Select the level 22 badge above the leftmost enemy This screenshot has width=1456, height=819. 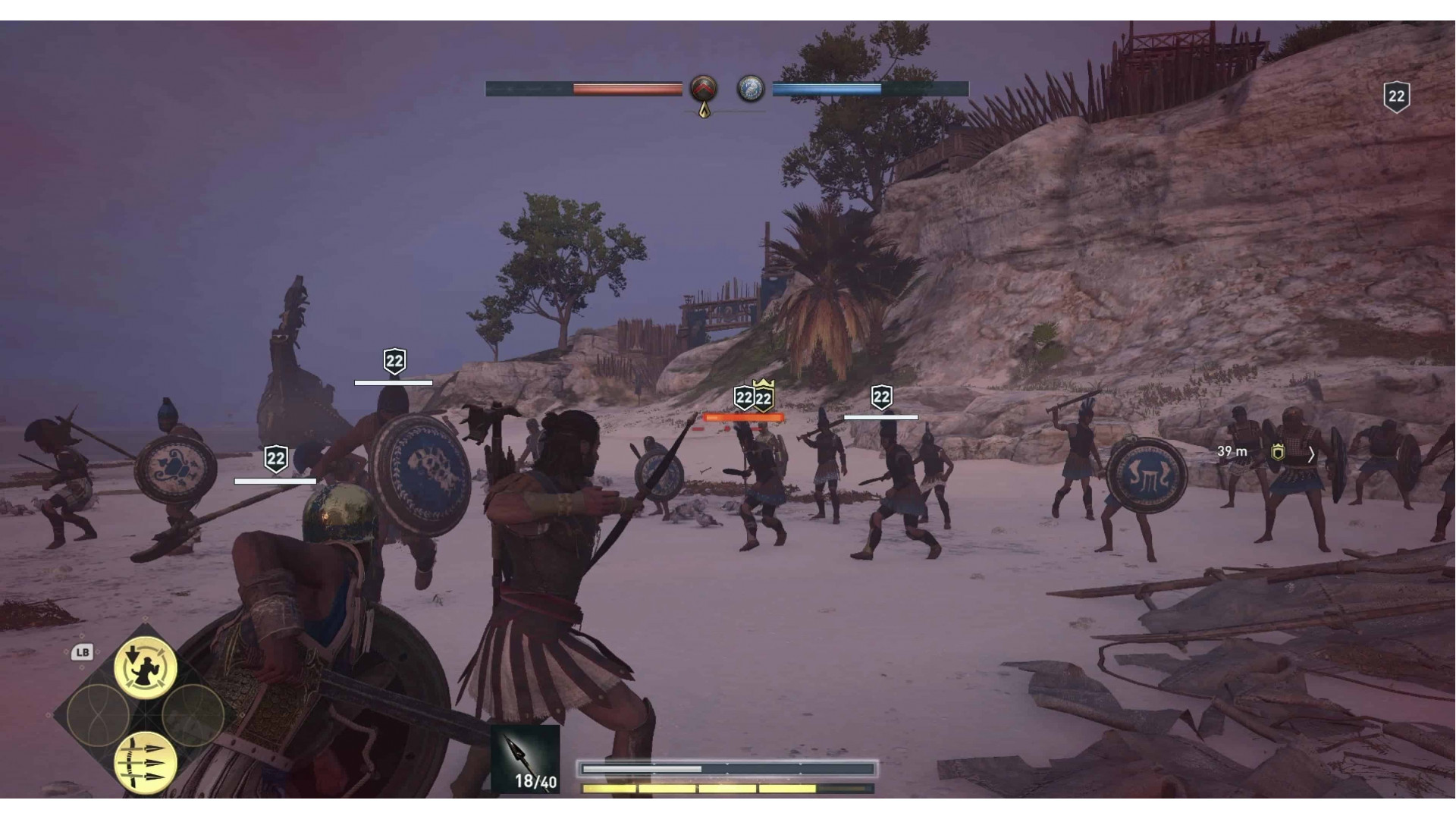coord(276,457)
